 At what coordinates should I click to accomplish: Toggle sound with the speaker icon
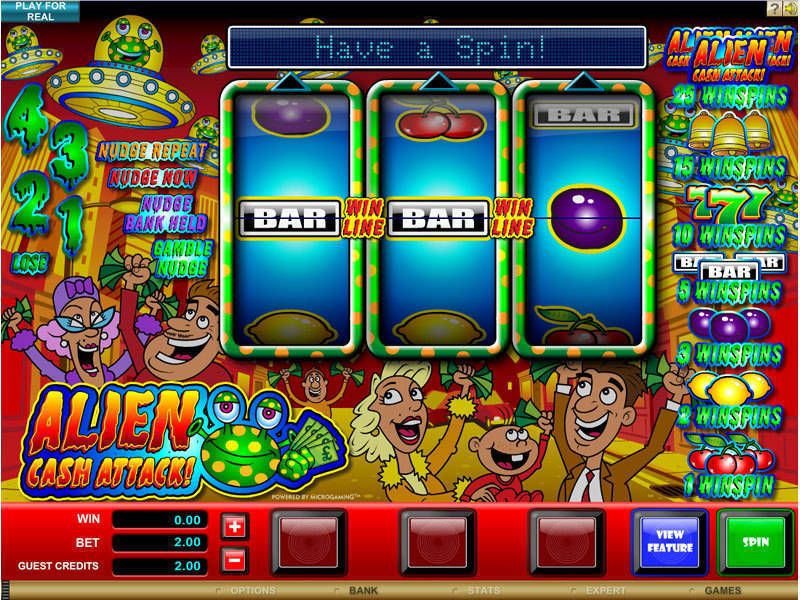(x=788, y=8)
